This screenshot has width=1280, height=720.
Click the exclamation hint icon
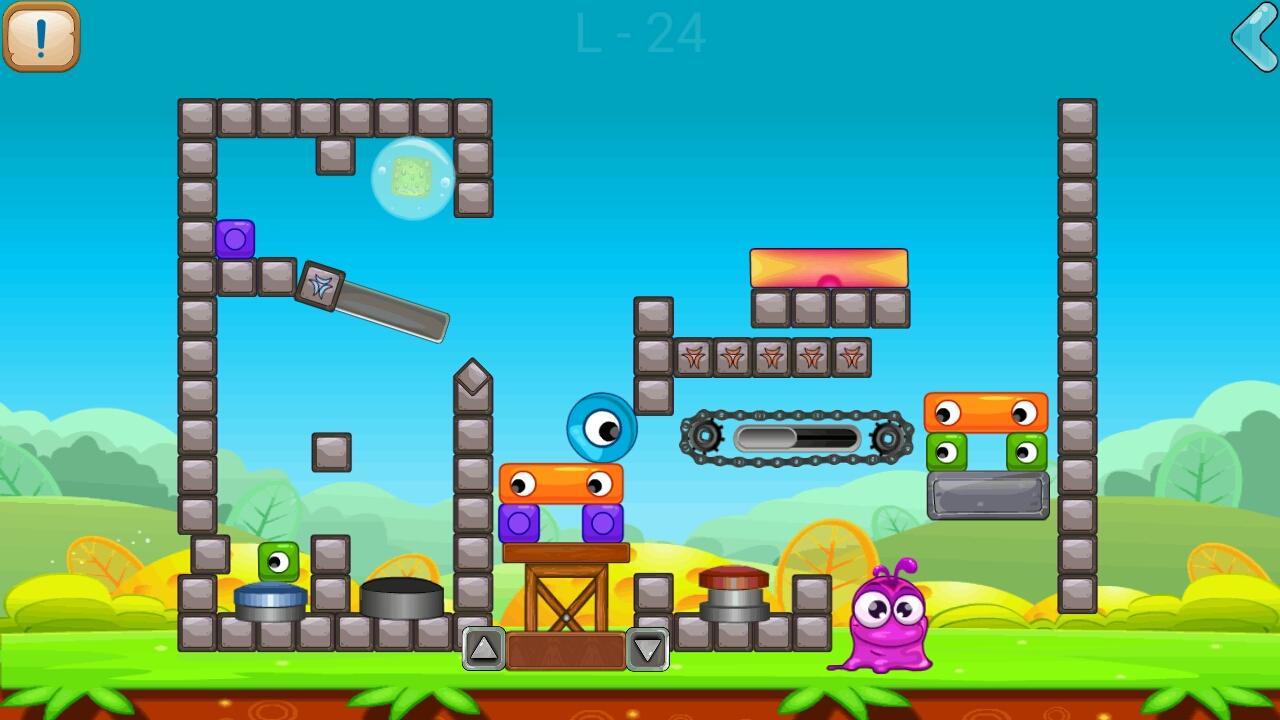pos(41,37)
